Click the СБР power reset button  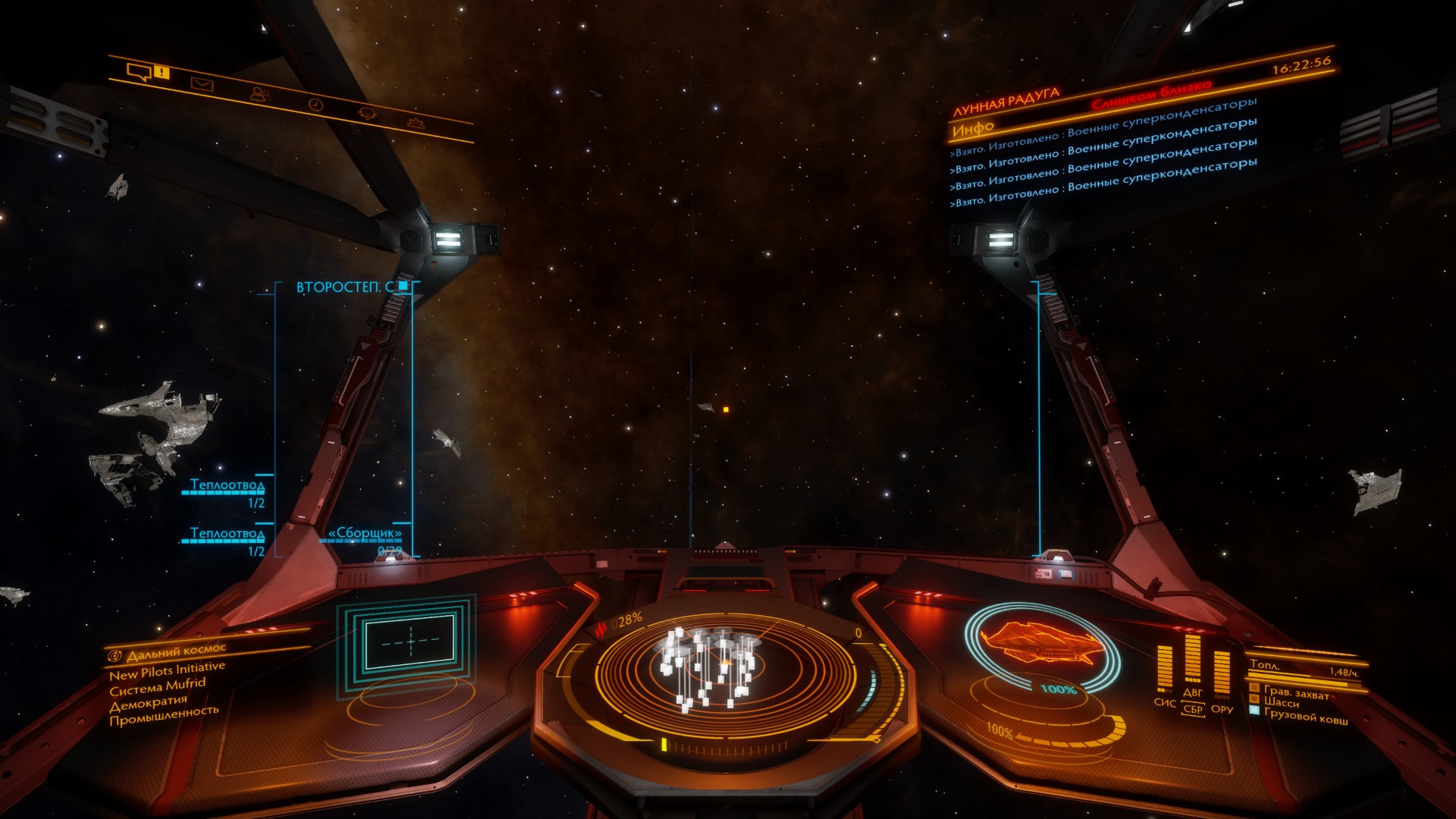(1193, 710)
